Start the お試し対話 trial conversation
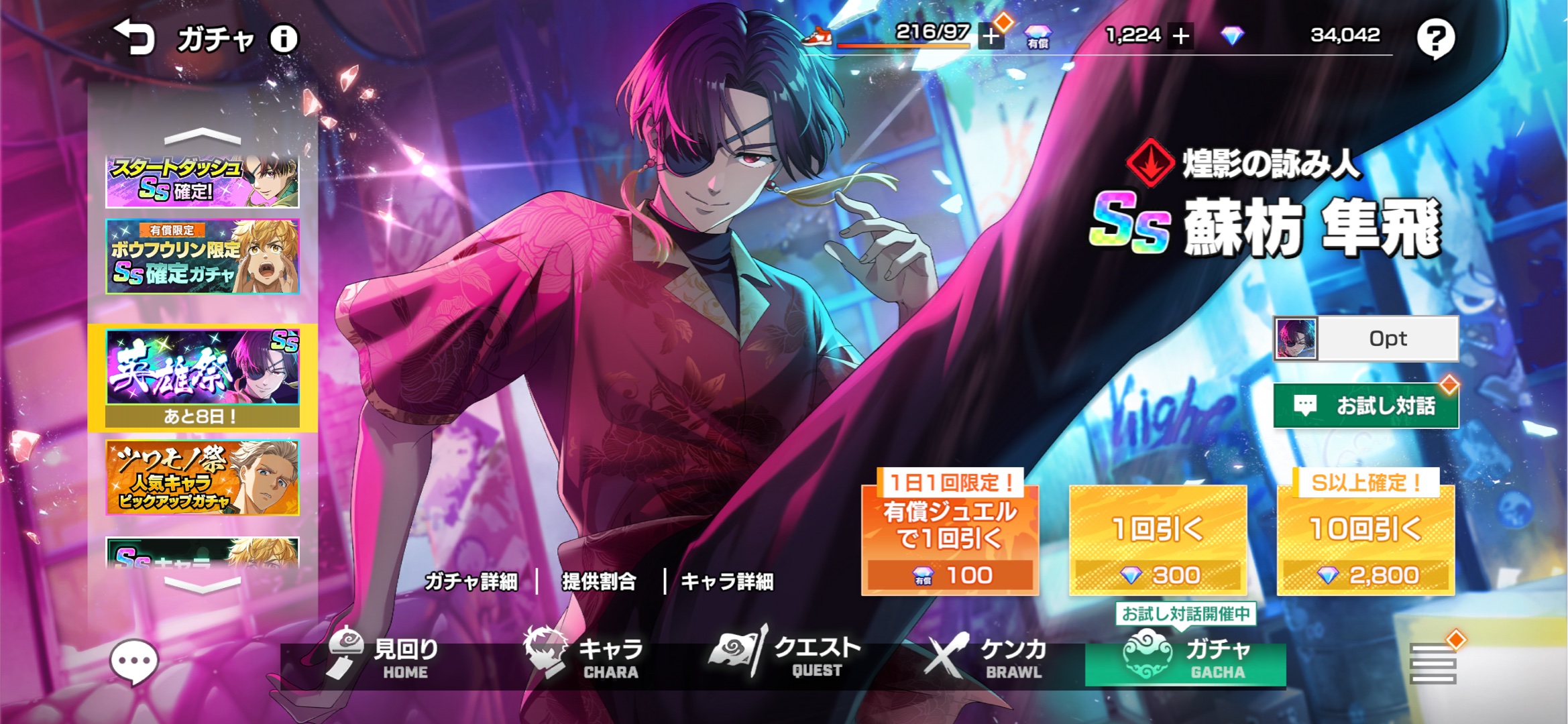This screenshot has width=1568, height=724. [x=1365, y=406]
